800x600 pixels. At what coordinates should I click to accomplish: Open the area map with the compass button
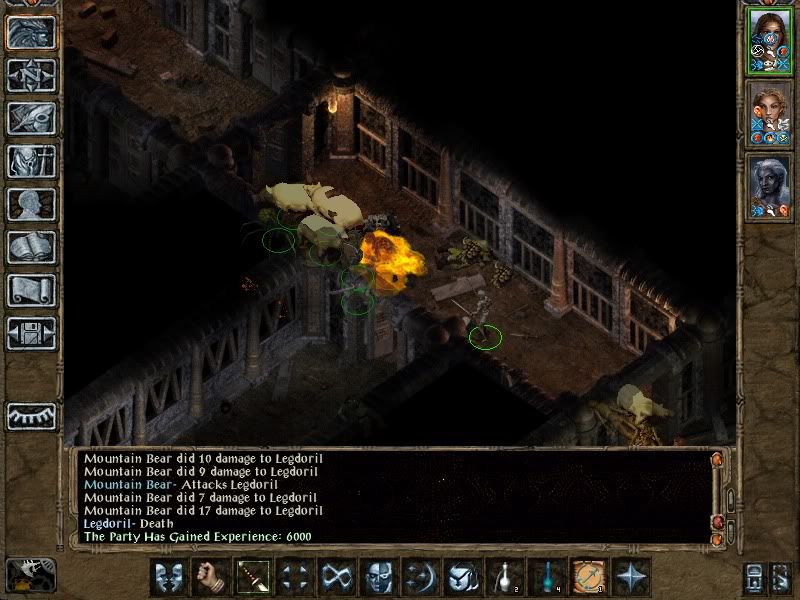(32, 75)
